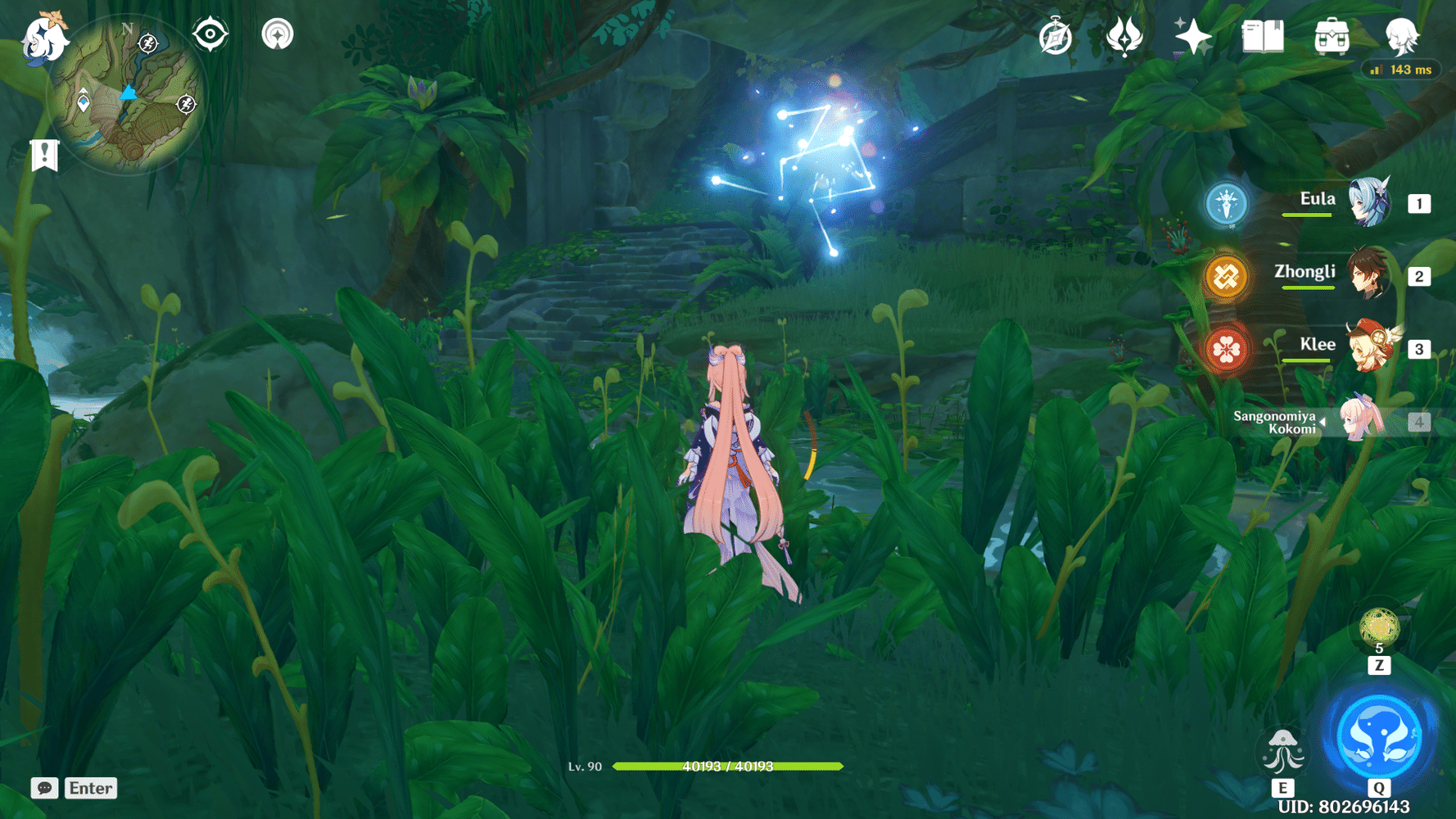The image size is (1456, 819).
Task: Open the Events overview compass icon
Action: coord(1056,36)
